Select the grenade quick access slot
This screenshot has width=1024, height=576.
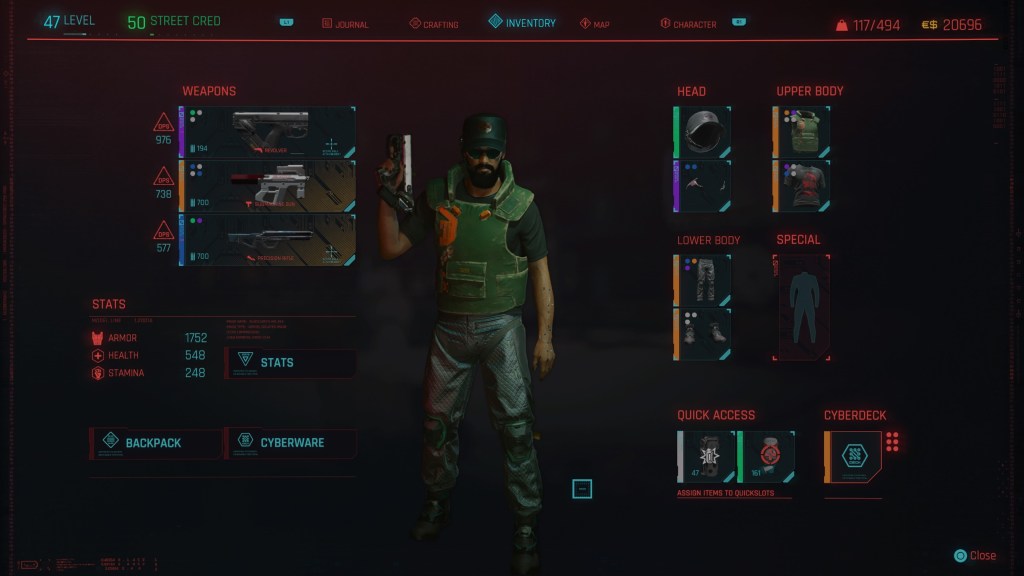[x=707, y=457]
